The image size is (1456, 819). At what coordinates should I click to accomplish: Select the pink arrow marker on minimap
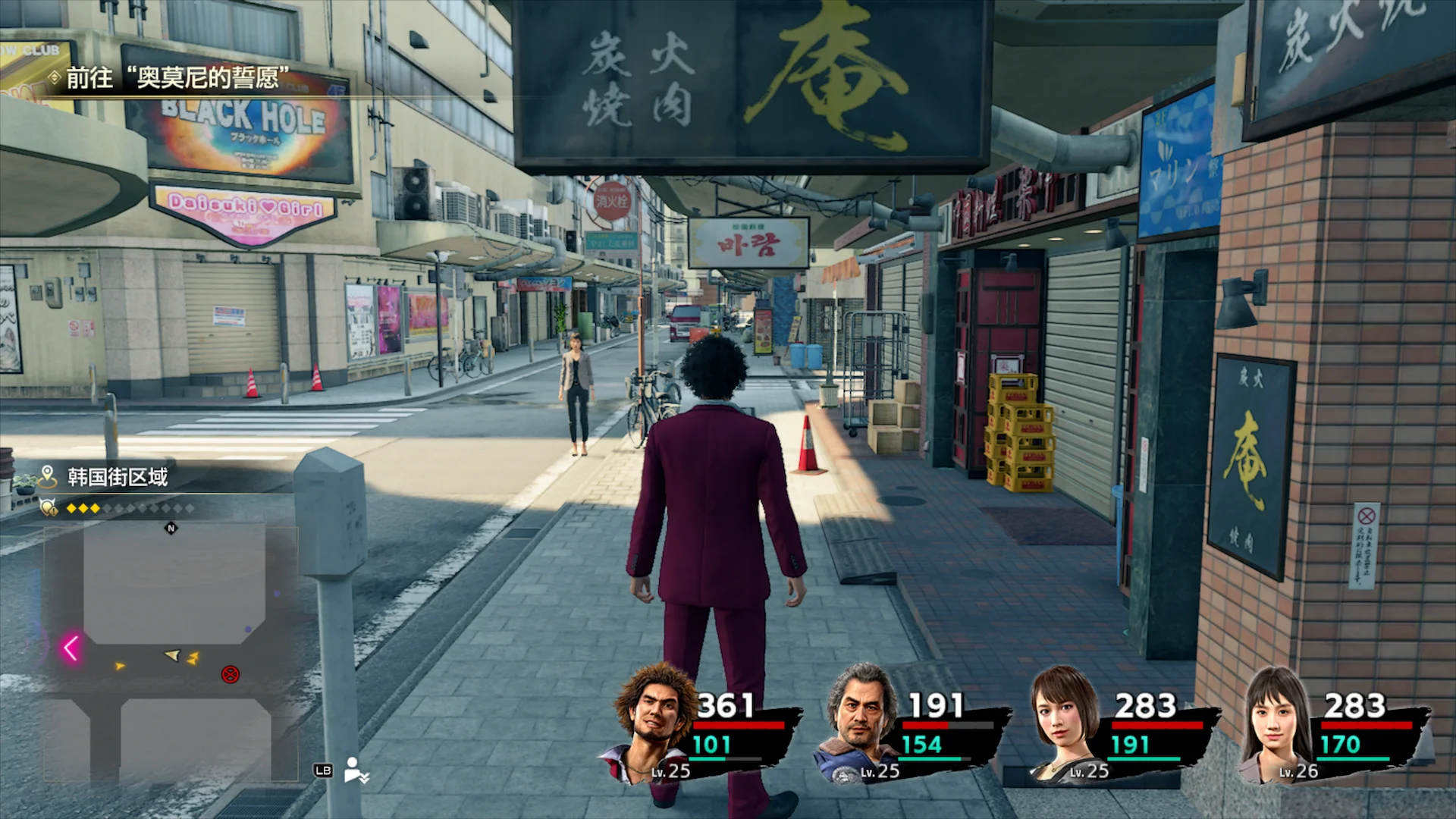click(x=71, y=648)
